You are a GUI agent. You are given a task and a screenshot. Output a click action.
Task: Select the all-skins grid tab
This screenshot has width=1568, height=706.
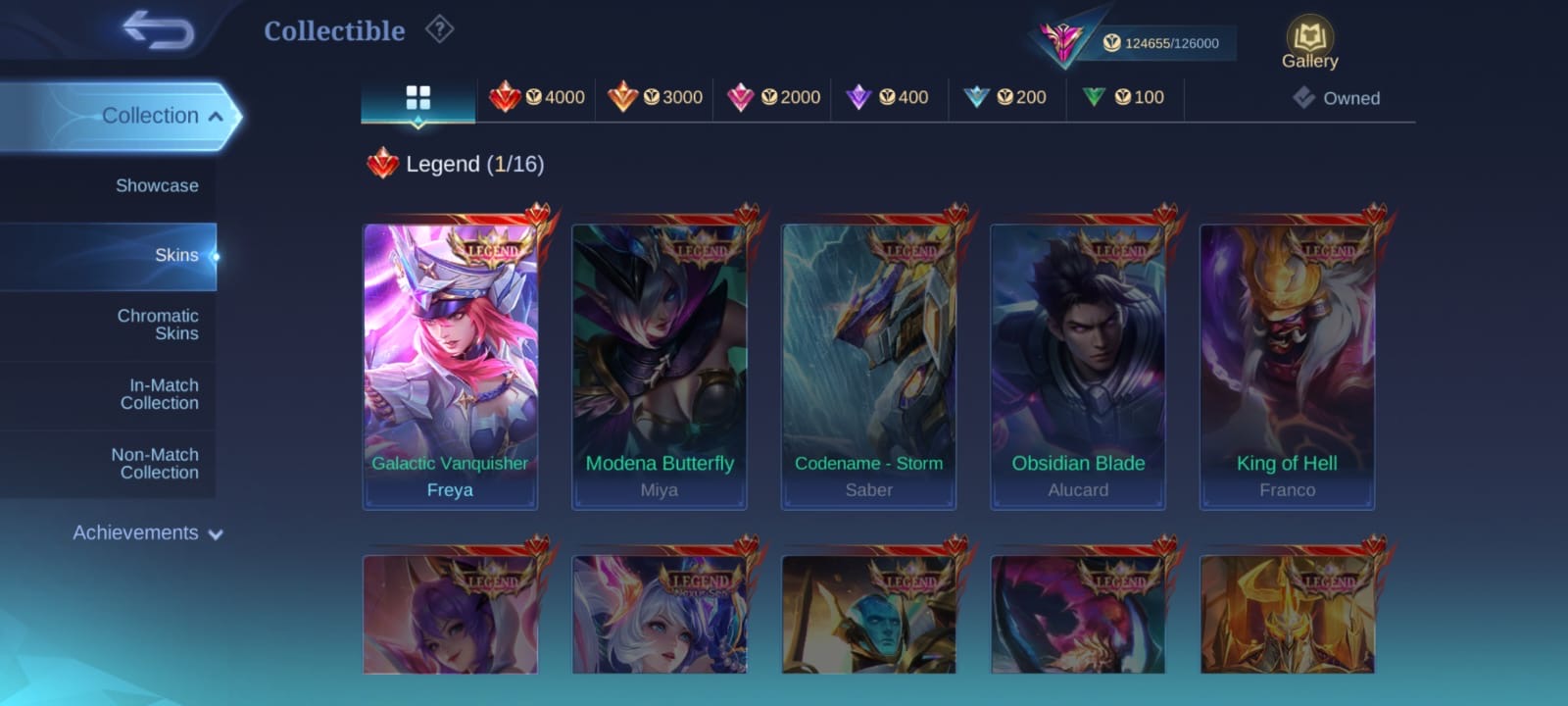pos(417,98)
